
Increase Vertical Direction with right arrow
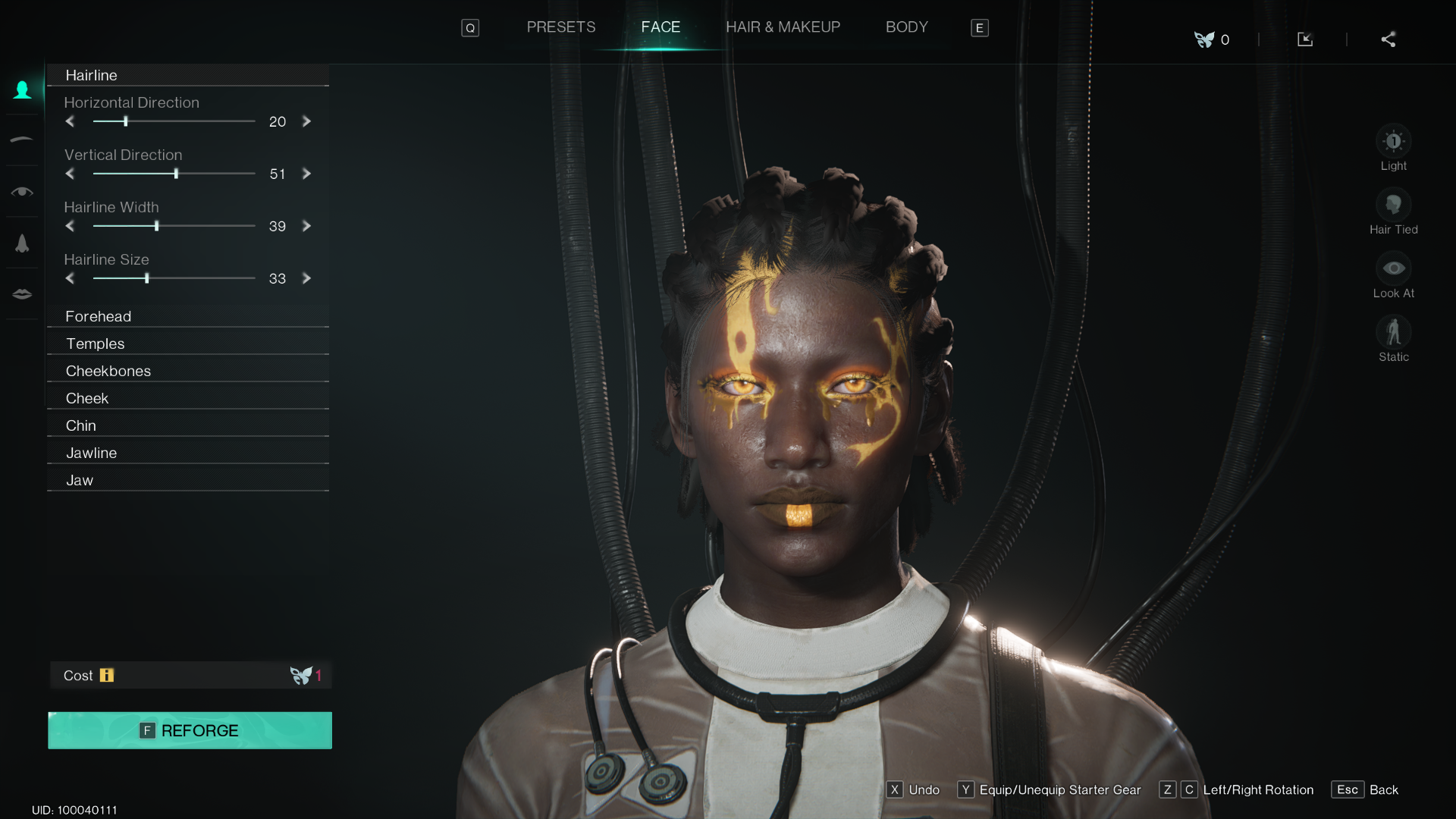point(306,174)
